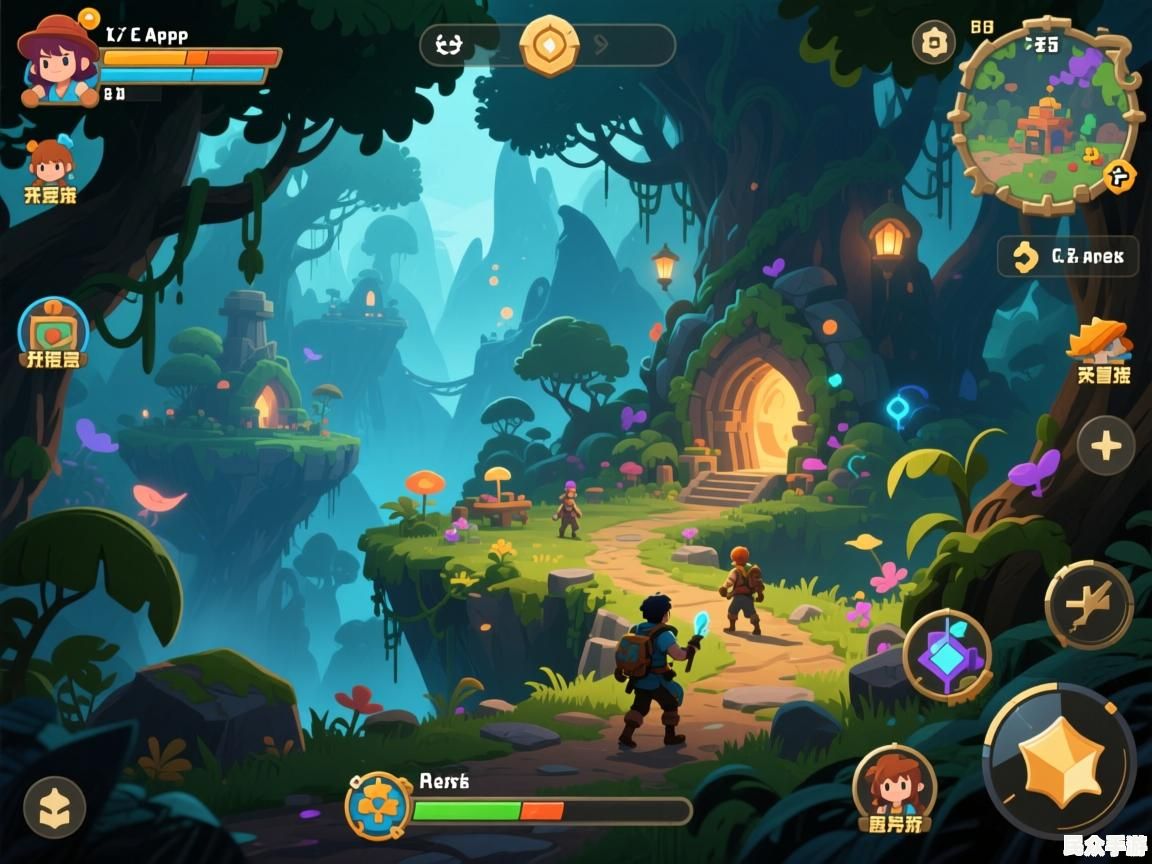Select the quest tracker button with yellow arrow
1152x864 pixels.
coord(1067,257)
